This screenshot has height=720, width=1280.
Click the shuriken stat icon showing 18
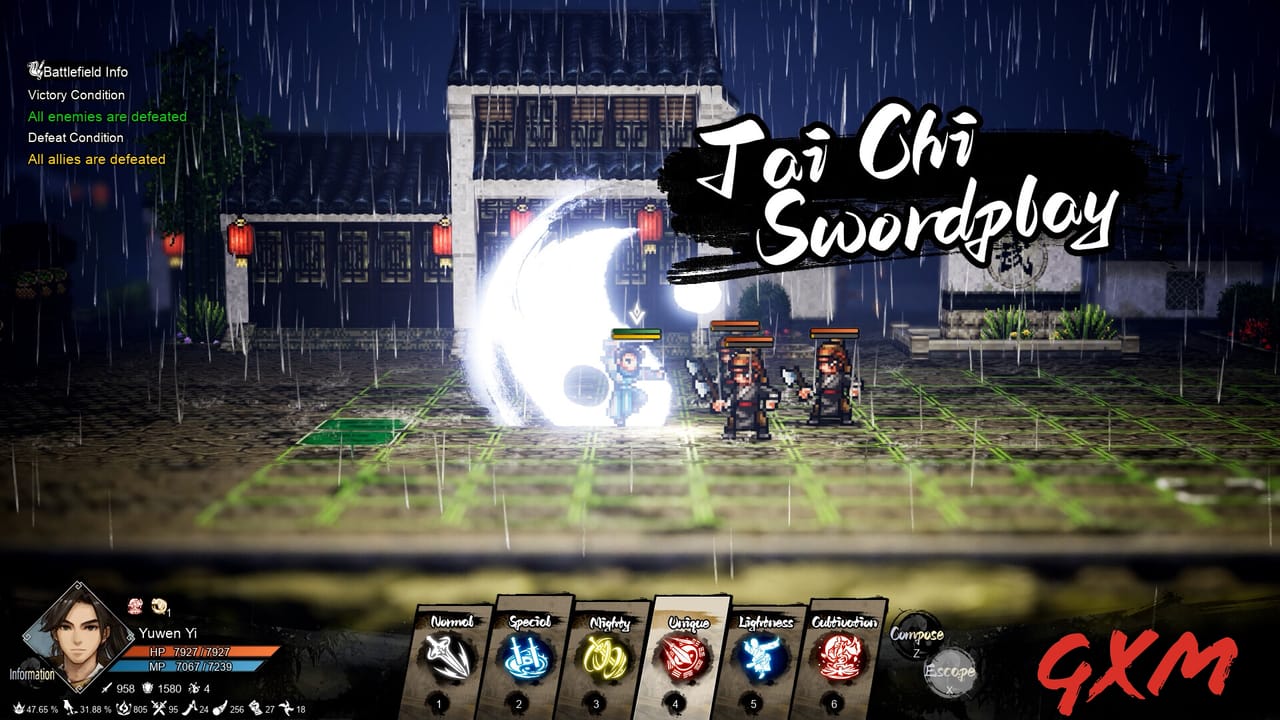[x=286, y=708]
